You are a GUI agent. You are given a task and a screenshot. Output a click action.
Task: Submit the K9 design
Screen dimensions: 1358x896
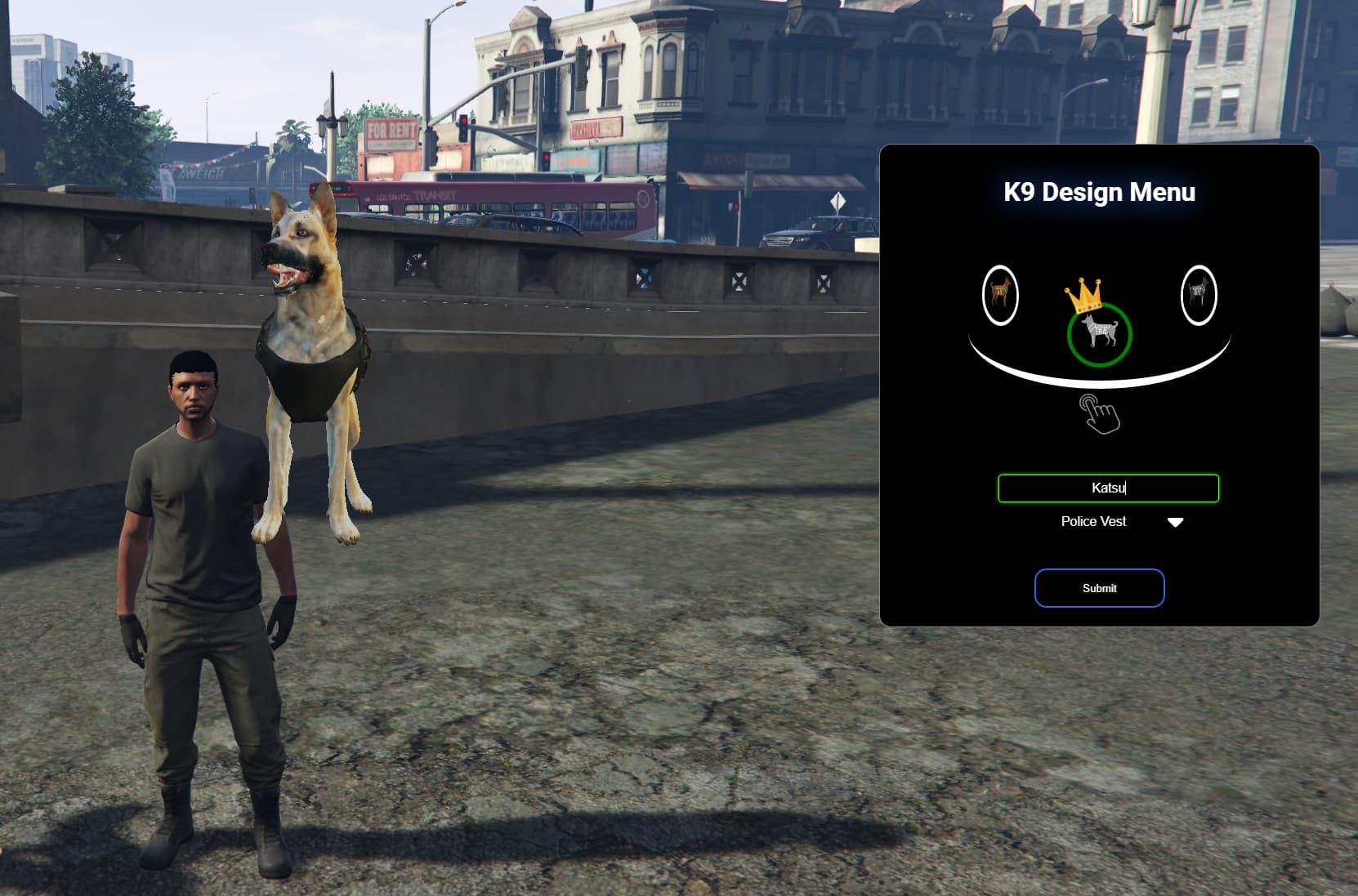[x=1099, y=588]
